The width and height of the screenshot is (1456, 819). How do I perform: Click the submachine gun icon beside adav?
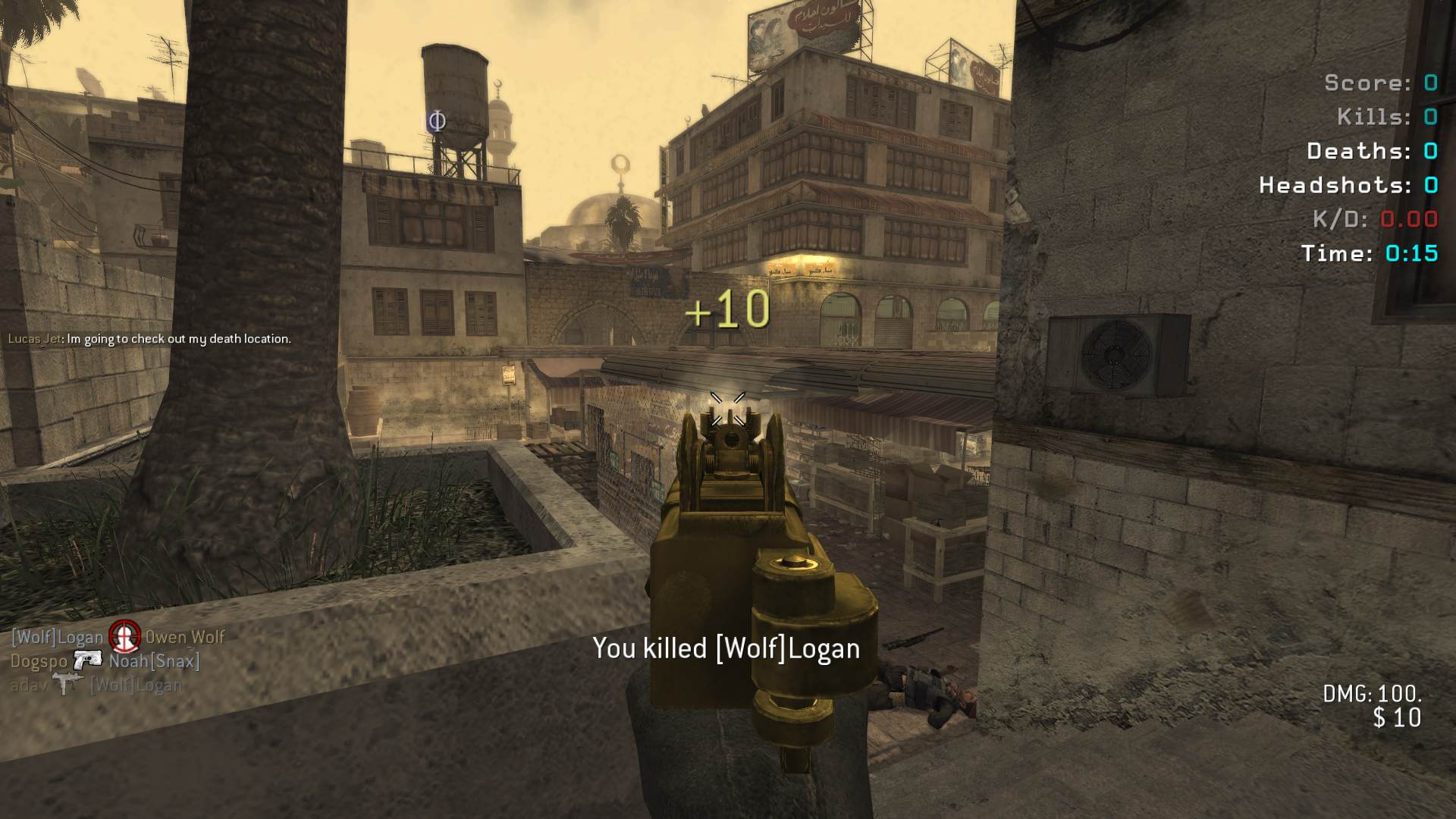(67, 684)
